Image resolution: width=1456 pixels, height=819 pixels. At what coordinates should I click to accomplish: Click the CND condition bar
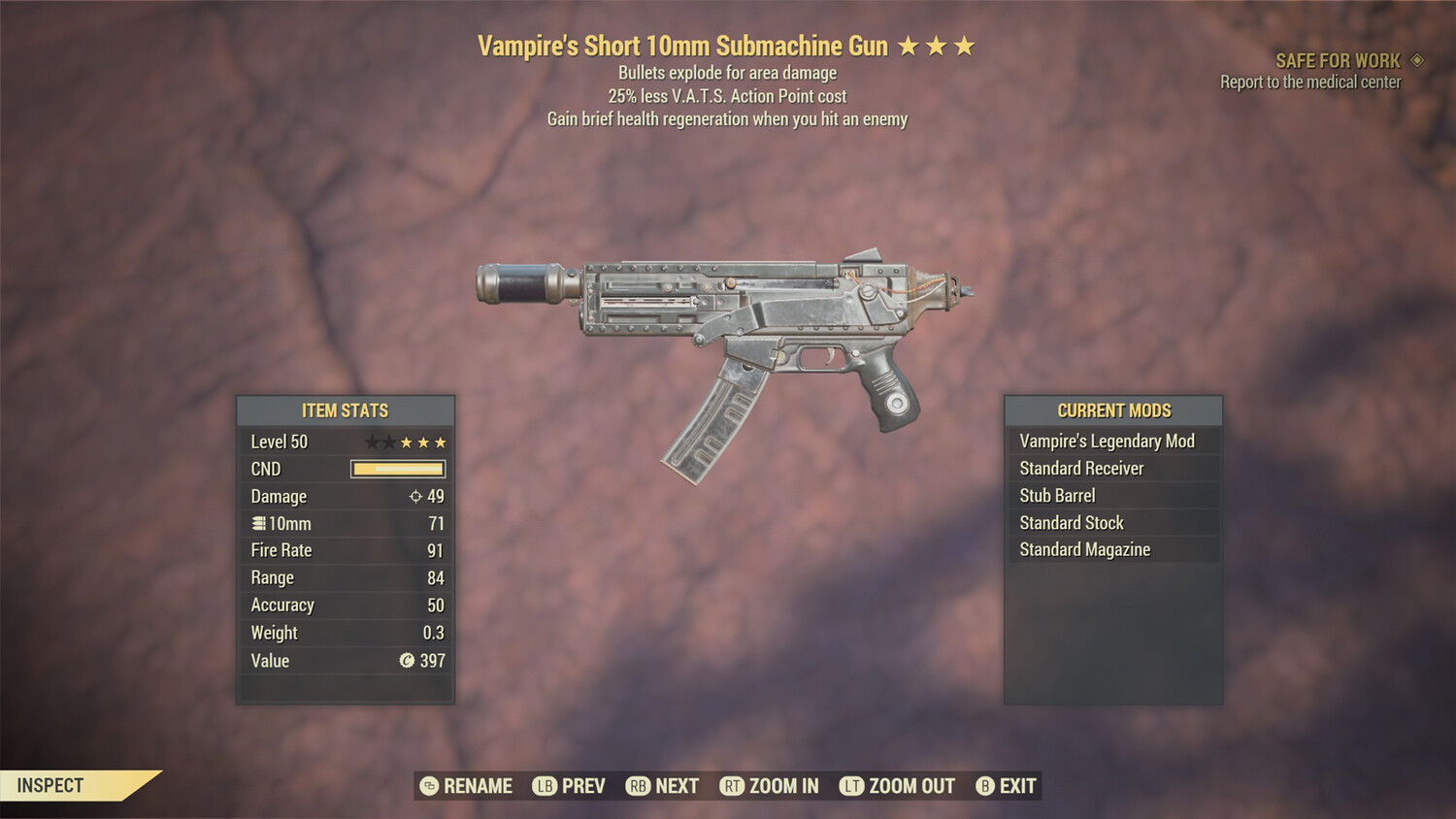coord(398,469)
